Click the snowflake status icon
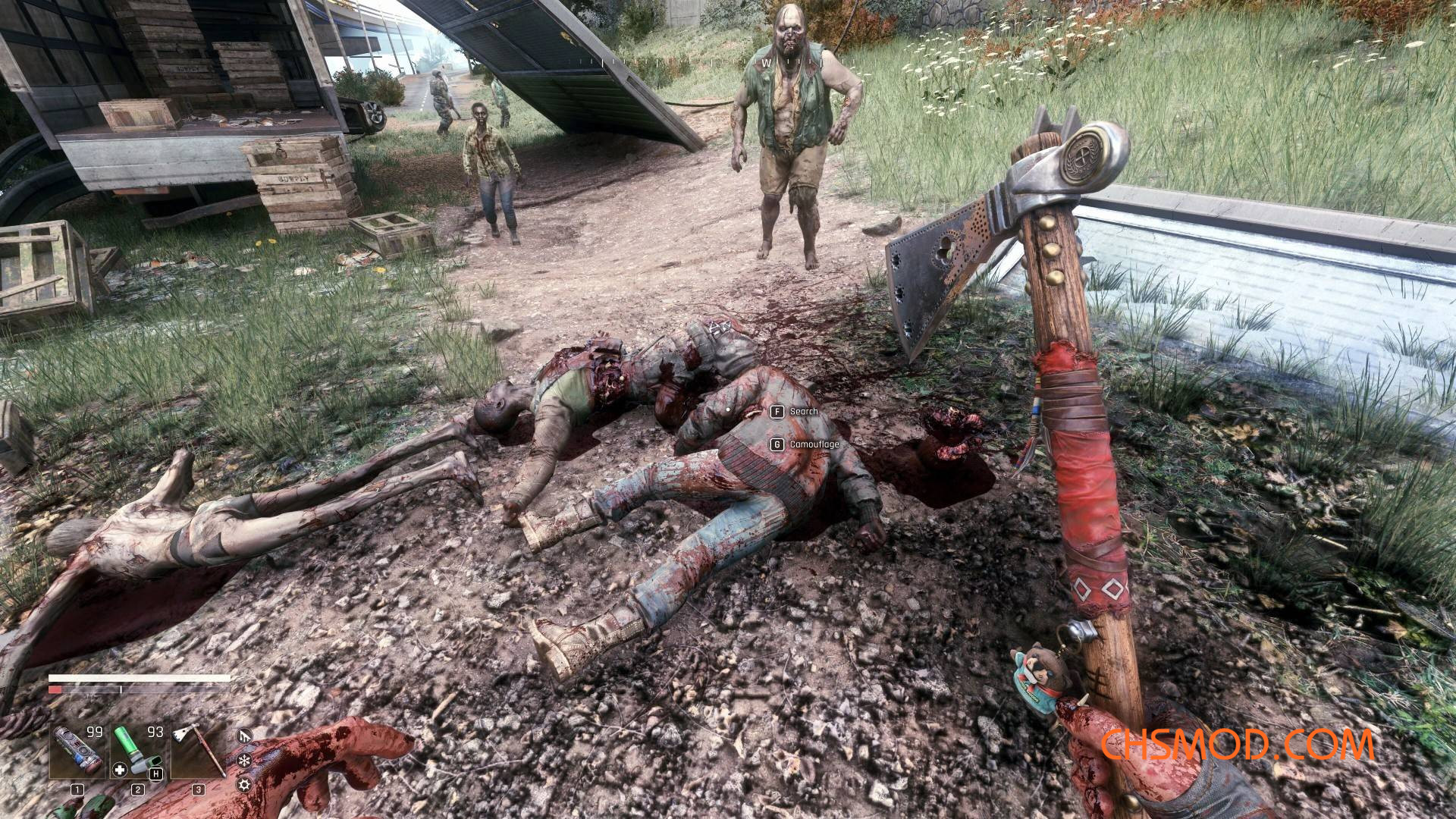 [x=243, y=761]
